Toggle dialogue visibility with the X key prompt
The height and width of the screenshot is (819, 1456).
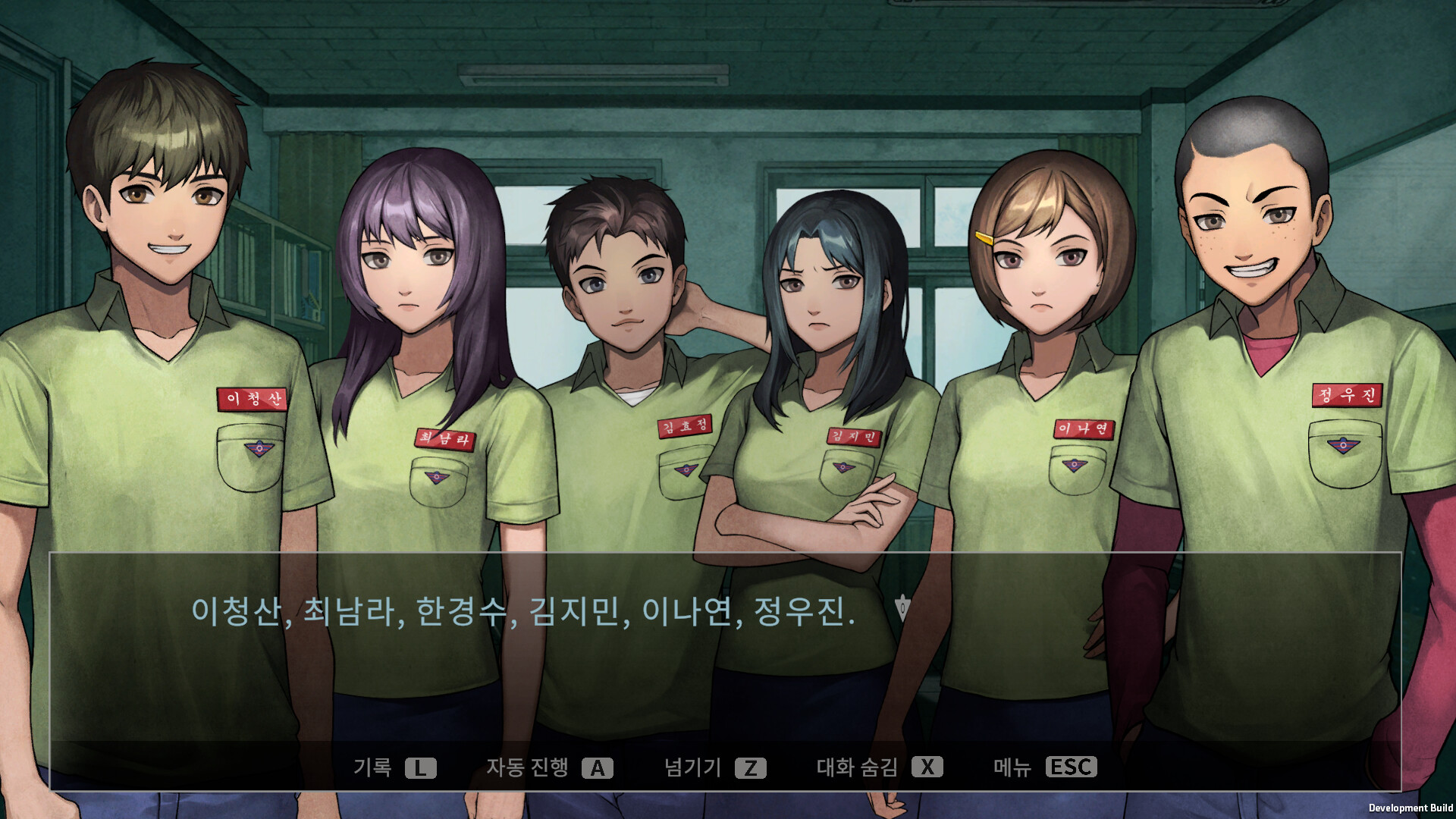tap(927, 767)
